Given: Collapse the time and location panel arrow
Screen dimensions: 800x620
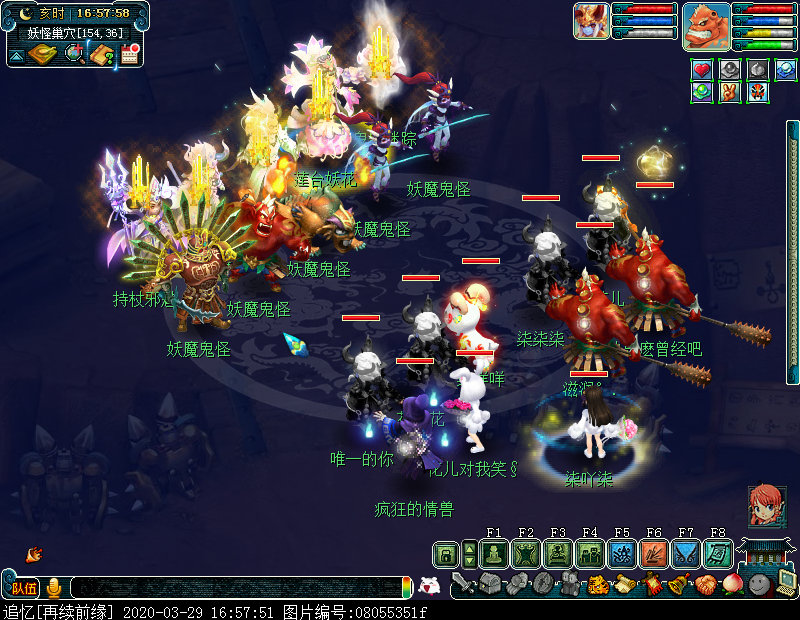Looking at the screenshot, I should [x=16, y=54].
